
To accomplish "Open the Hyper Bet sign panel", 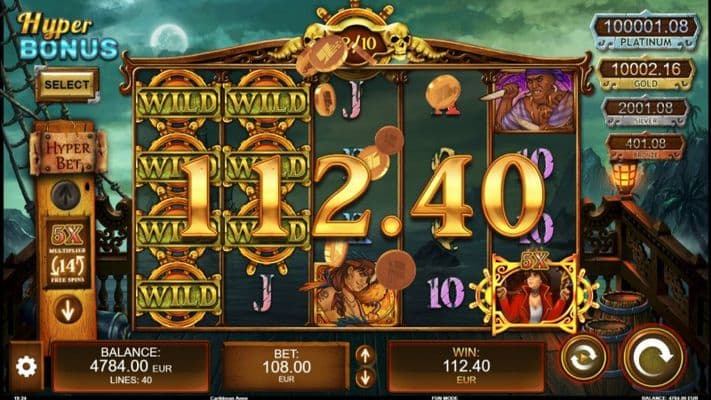I will pyautogui.click(x=68, y=153).
